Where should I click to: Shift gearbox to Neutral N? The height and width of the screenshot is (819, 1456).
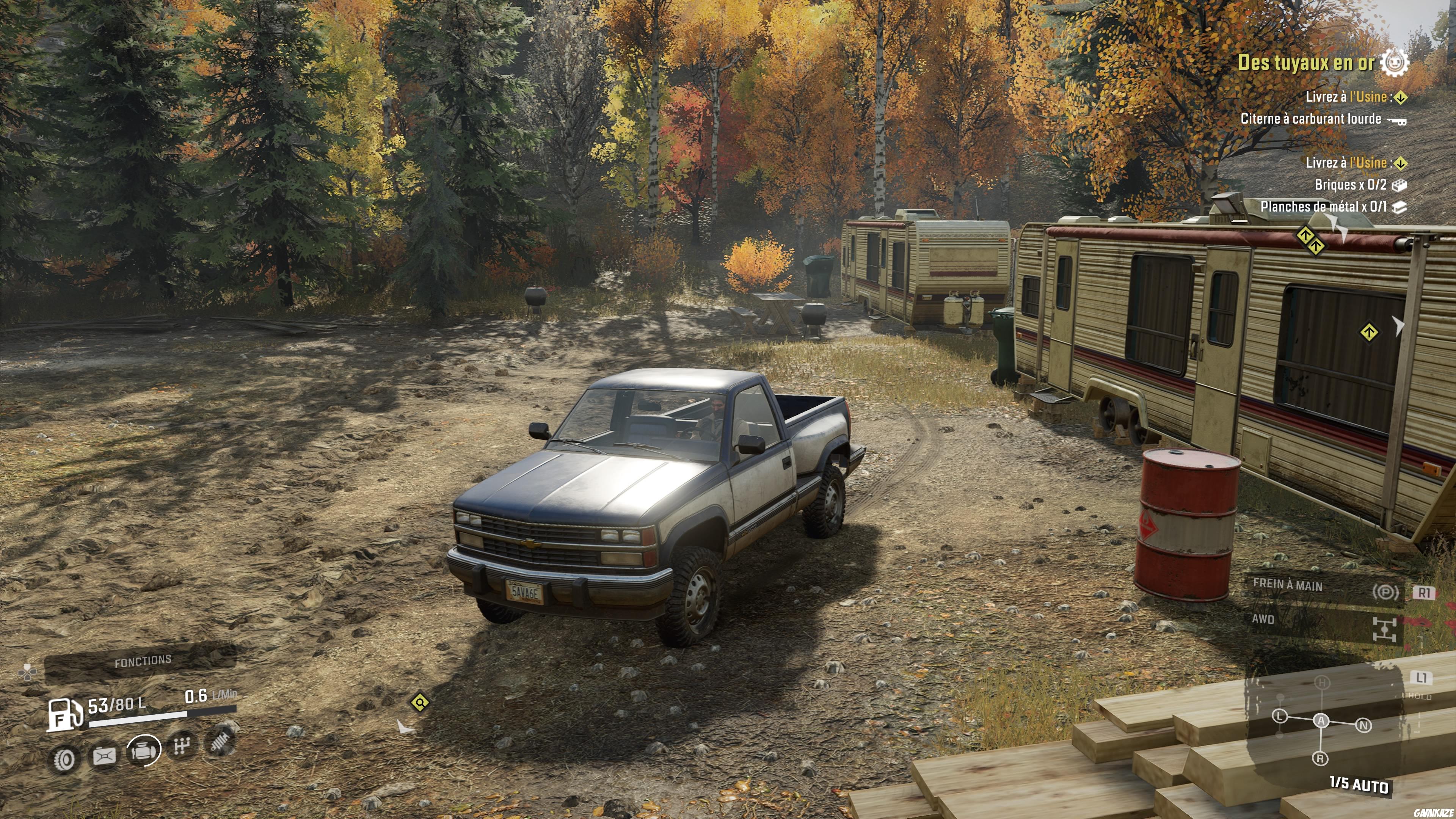click(1363, 725)
